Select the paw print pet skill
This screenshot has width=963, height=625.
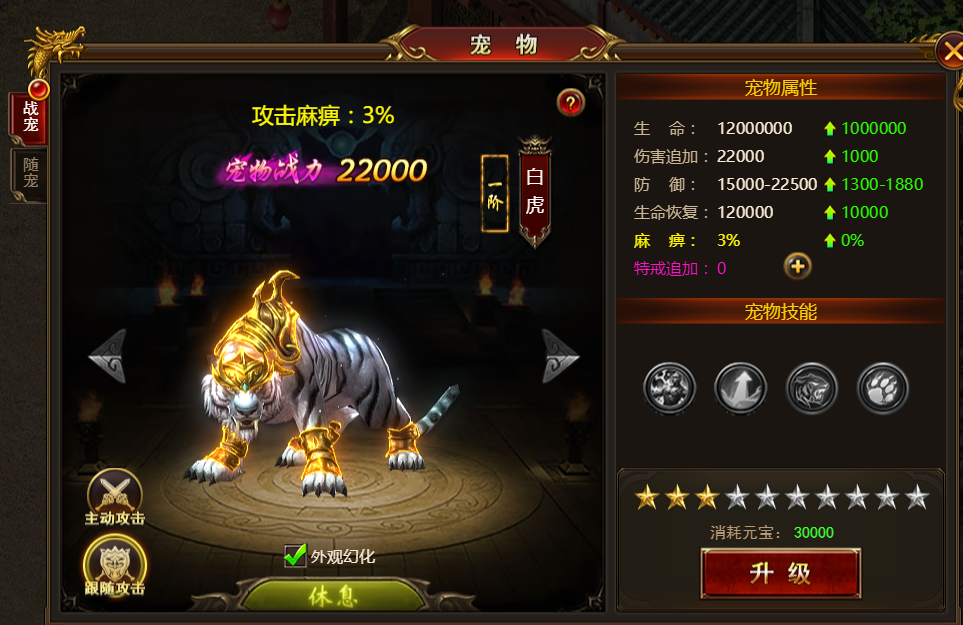[883, 387]
